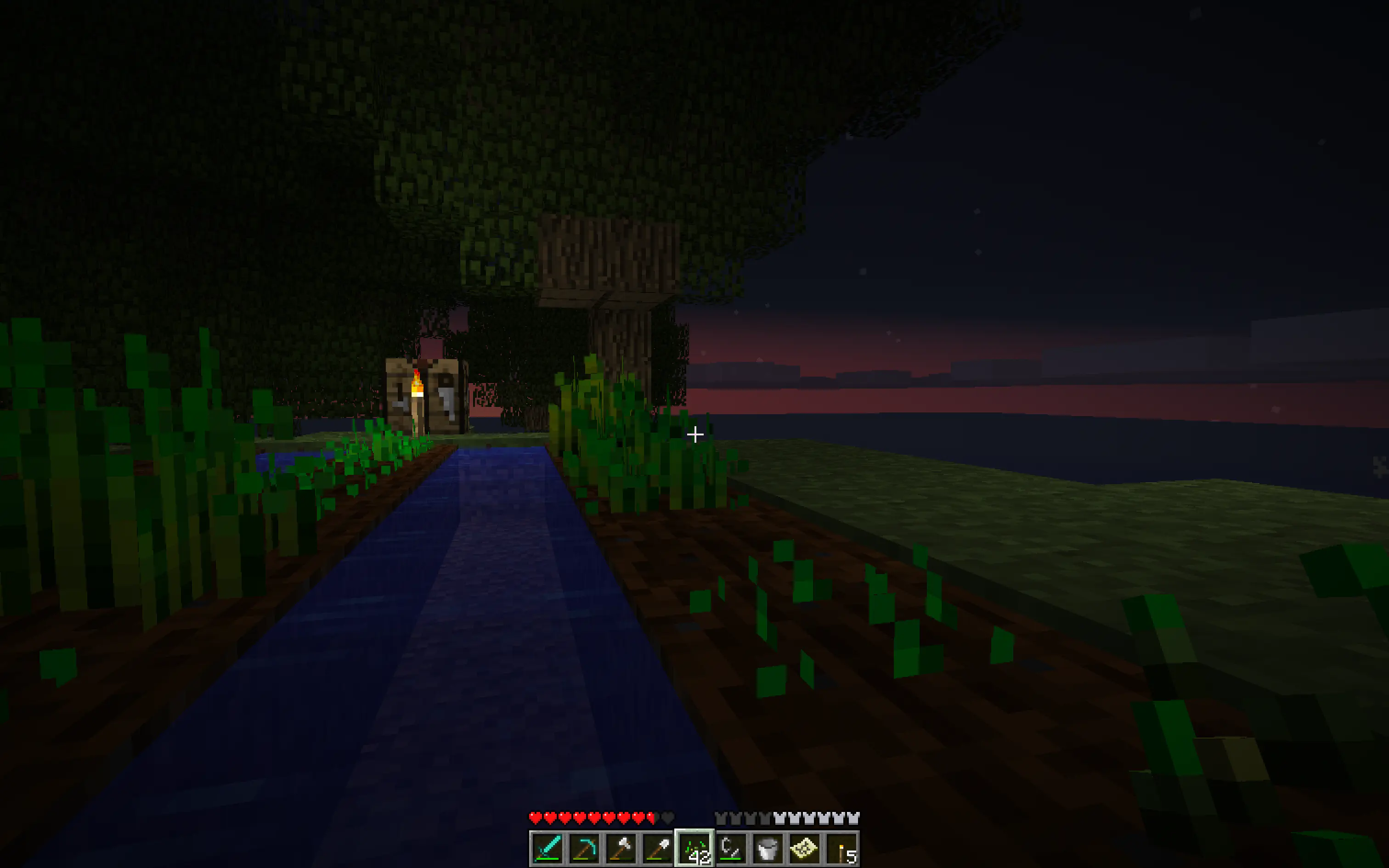Screen dimensions: 1389x868
Task: Click the first red heart in the health bar
Action: coord(536,818)
